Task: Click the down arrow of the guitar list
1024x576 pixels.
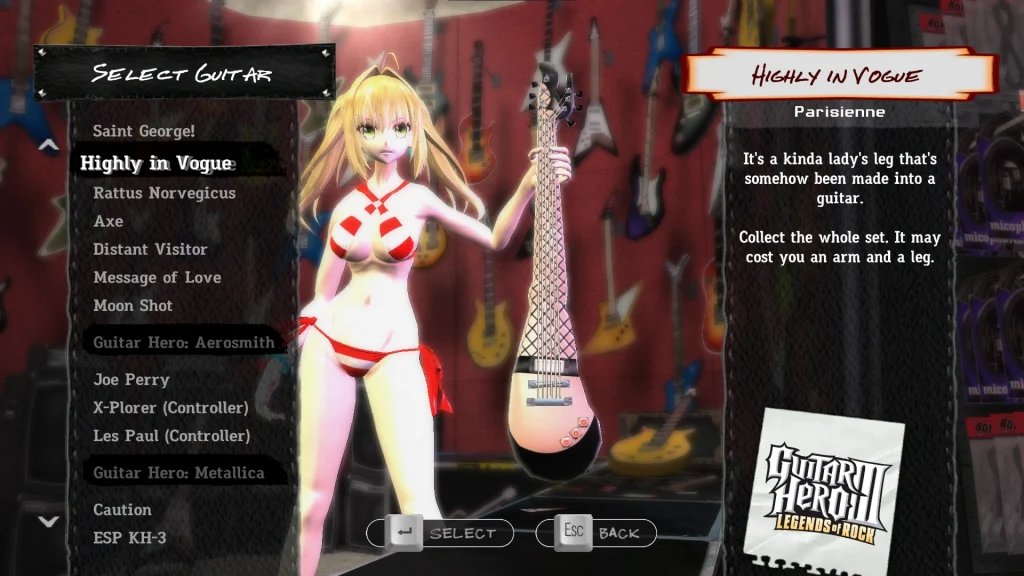Action: pos(48,521)
